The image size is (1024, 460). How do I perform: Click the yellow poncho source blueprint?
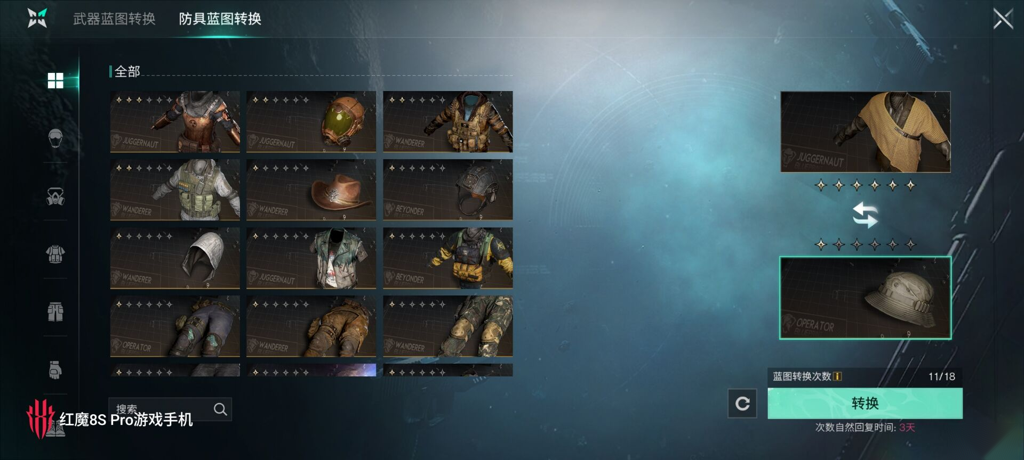point(865,132)
